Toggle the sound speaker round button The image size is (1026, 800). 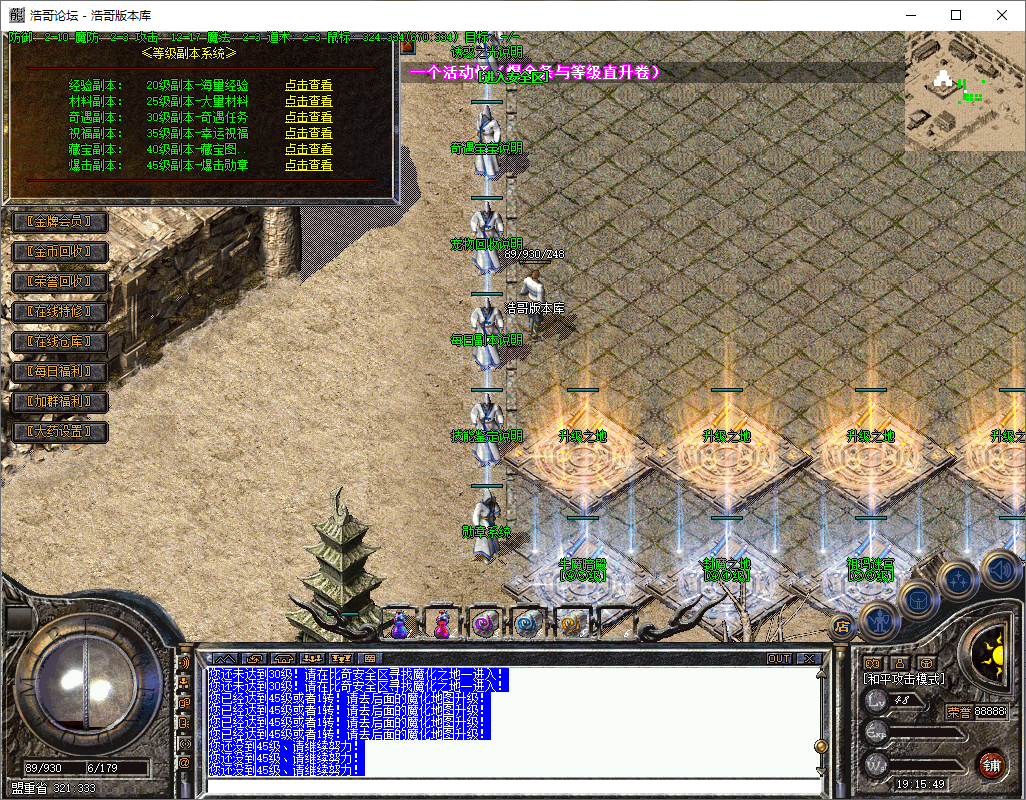pyautogui.click(x=999, y=571)
